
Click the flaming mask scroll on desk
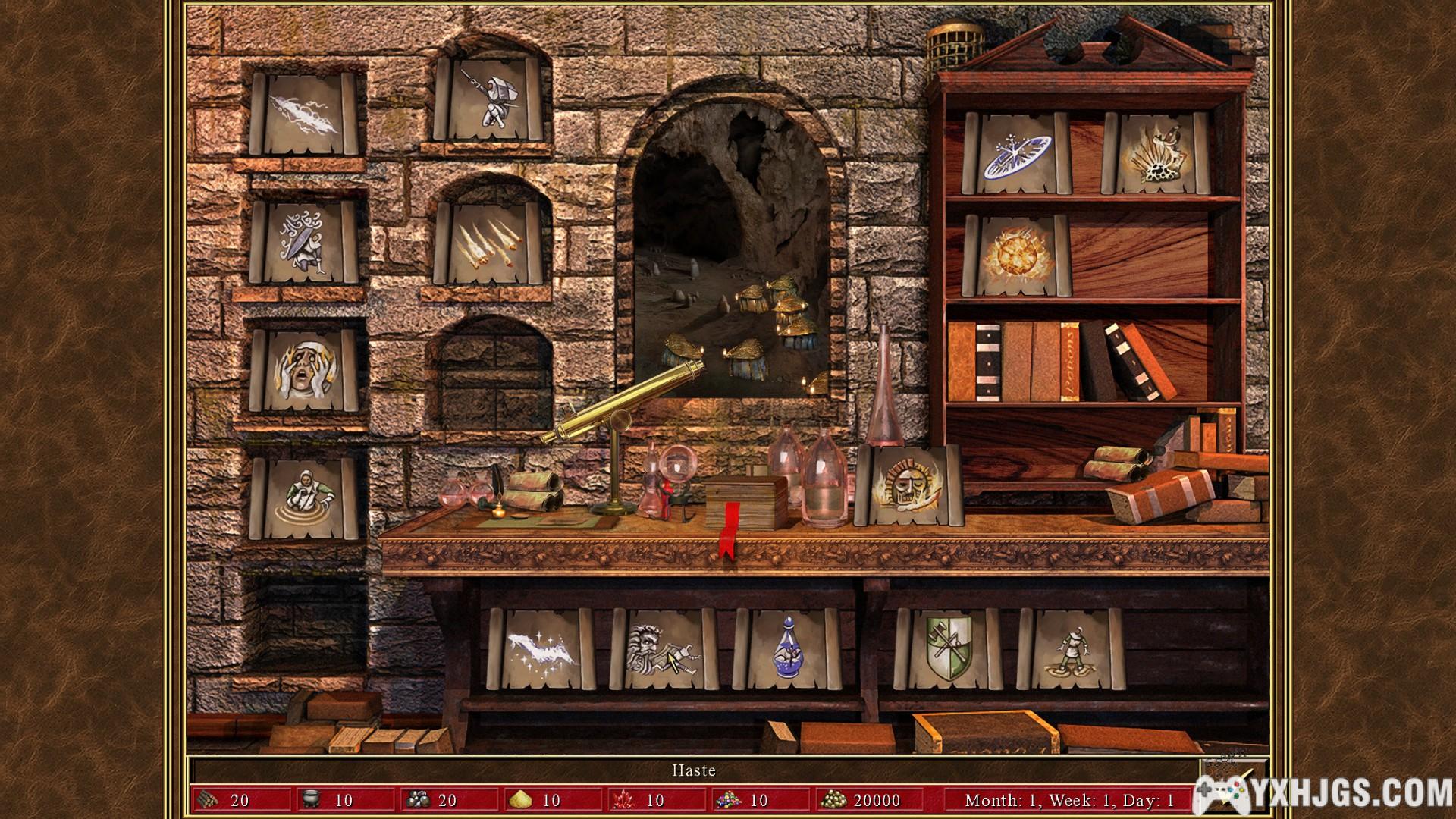point(907,485)
